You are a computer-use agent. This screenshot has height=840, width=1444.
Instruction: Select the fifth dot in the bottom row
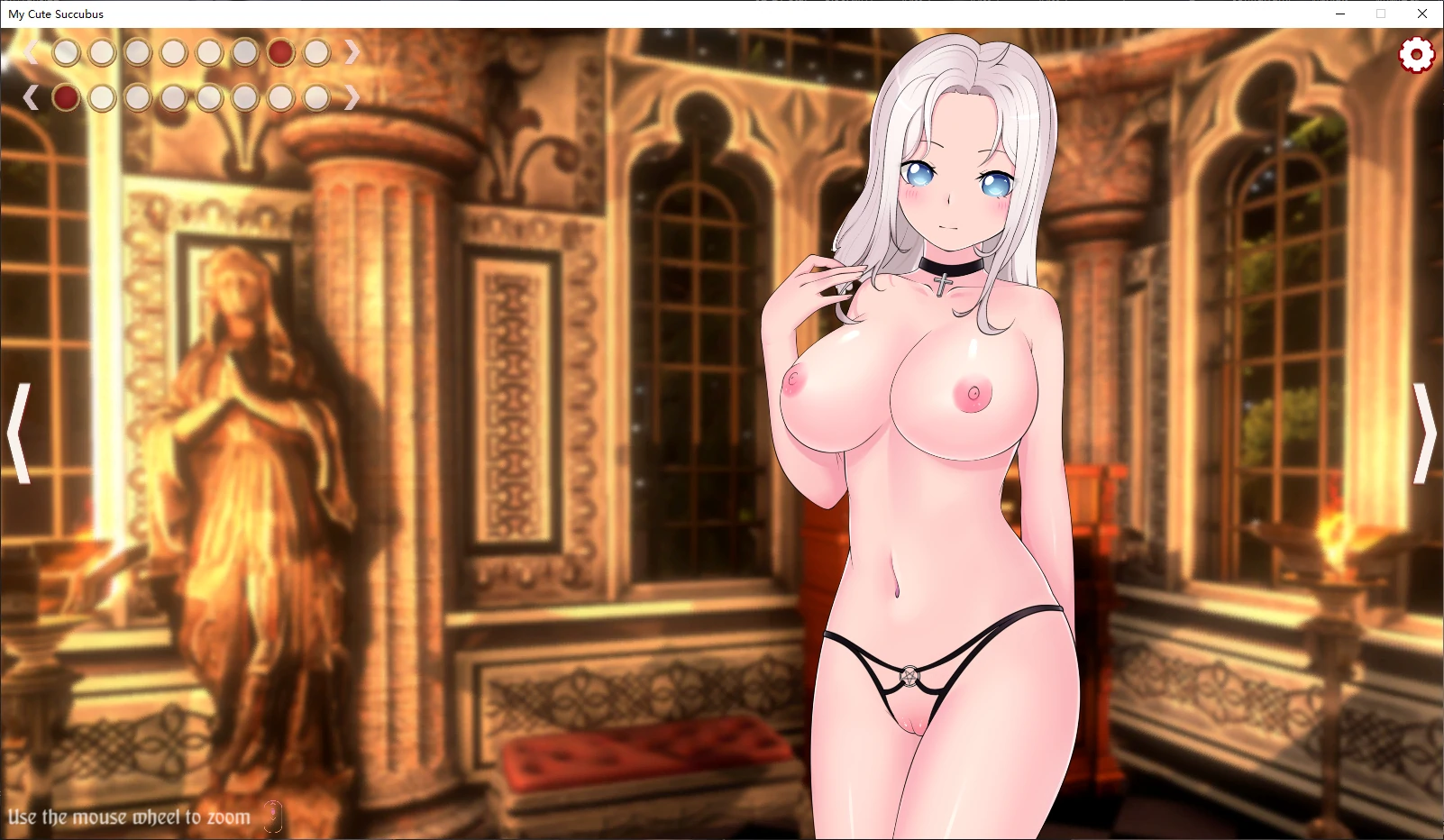coord(209,97)
